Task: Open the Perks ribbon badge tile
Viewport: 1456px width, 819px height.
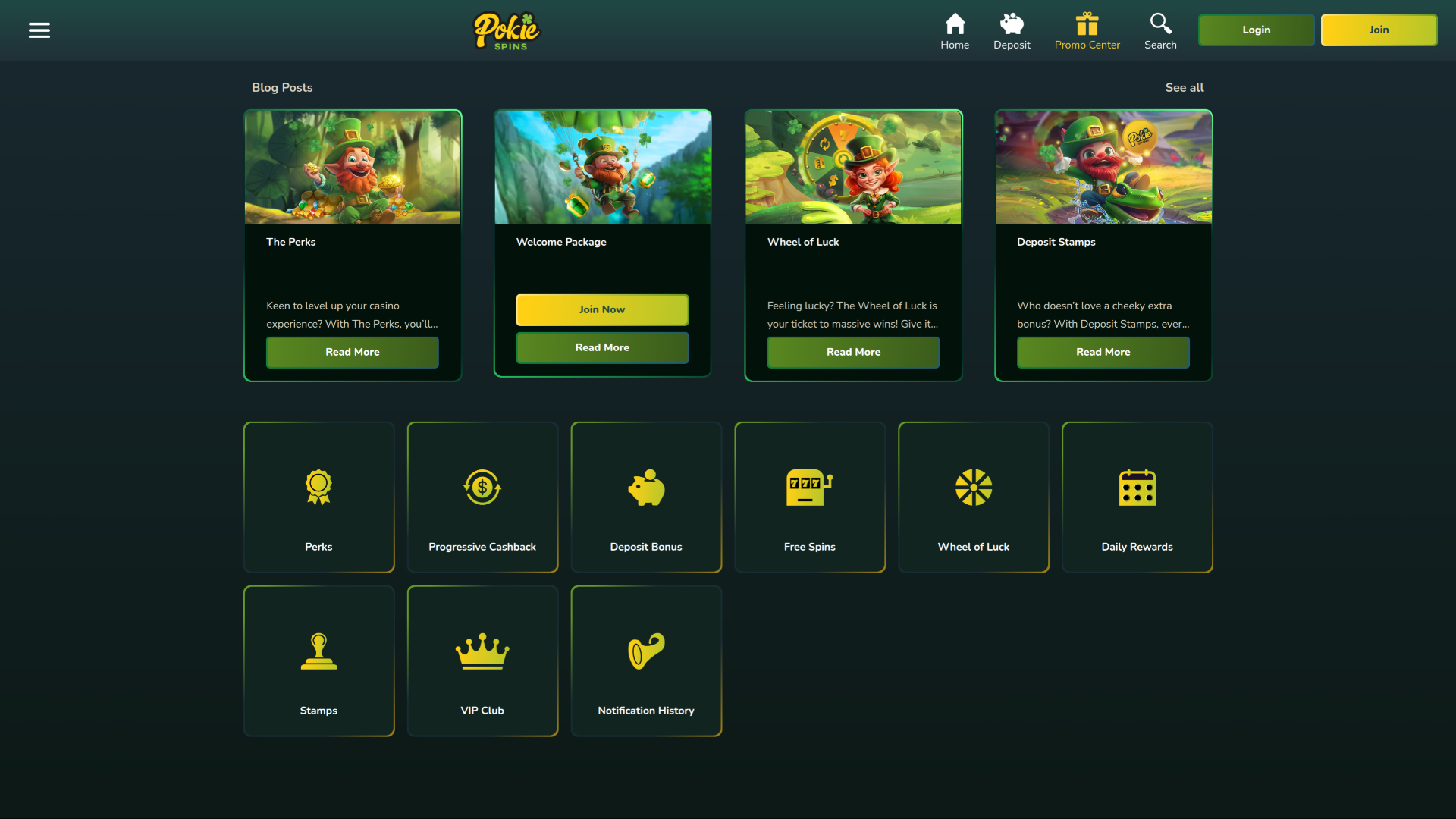Action: 318,488
